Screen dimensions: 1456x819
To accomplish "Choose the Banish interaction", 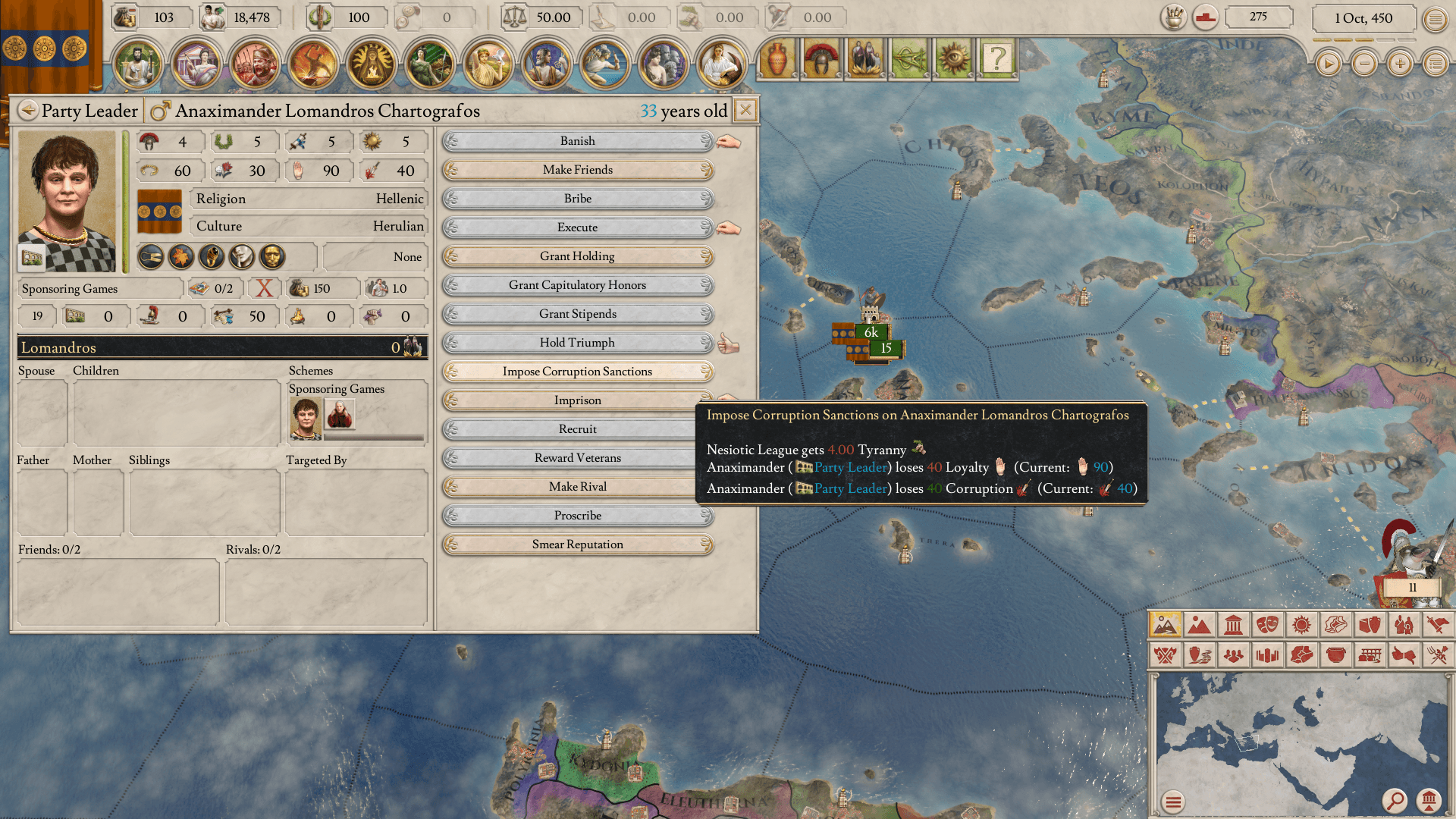I will click(x=577, y=141).
